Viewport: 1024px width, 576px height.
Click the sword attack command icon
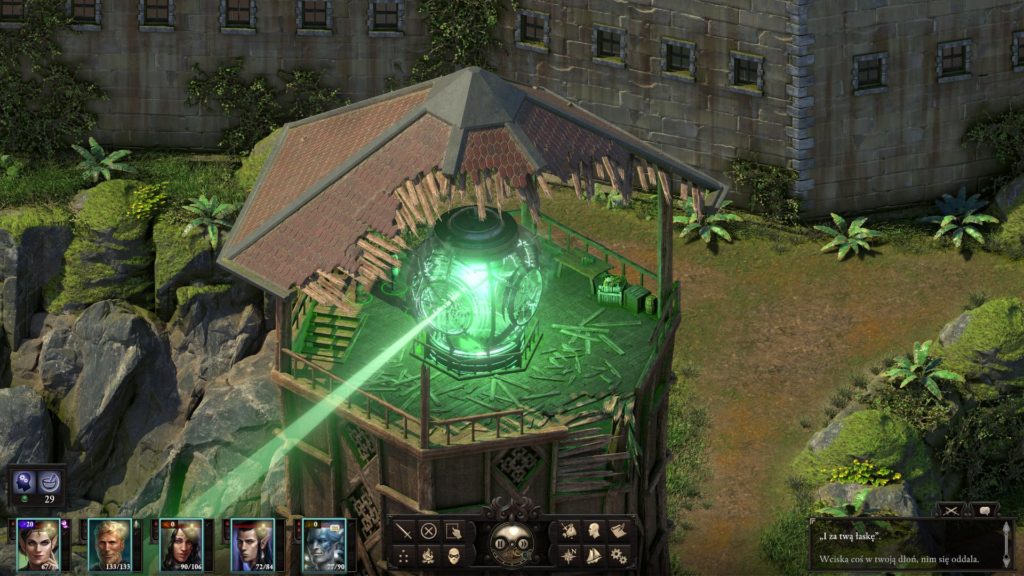tap(404, 531)
